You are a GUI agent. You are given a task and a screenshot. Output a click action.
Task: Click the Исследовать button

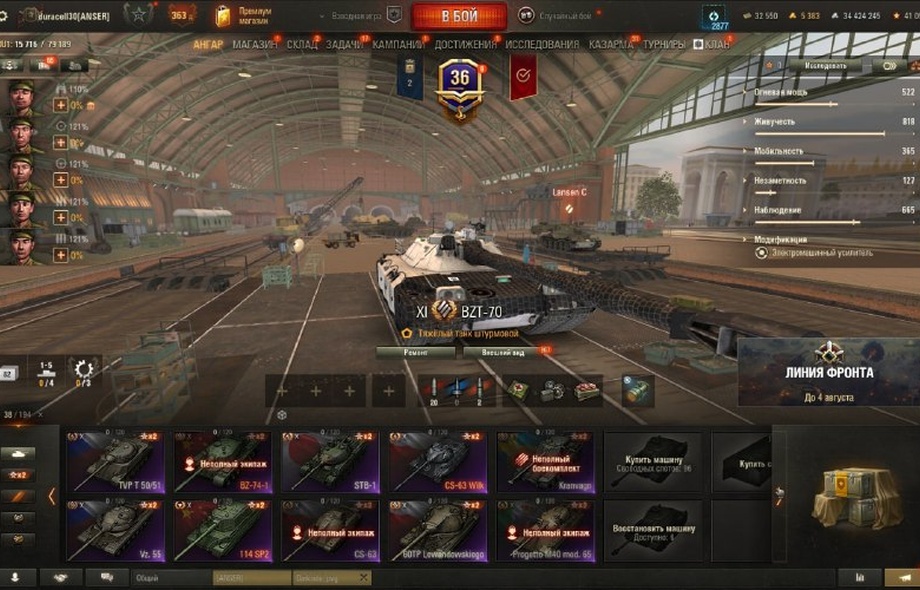click(x=825, y=66)
